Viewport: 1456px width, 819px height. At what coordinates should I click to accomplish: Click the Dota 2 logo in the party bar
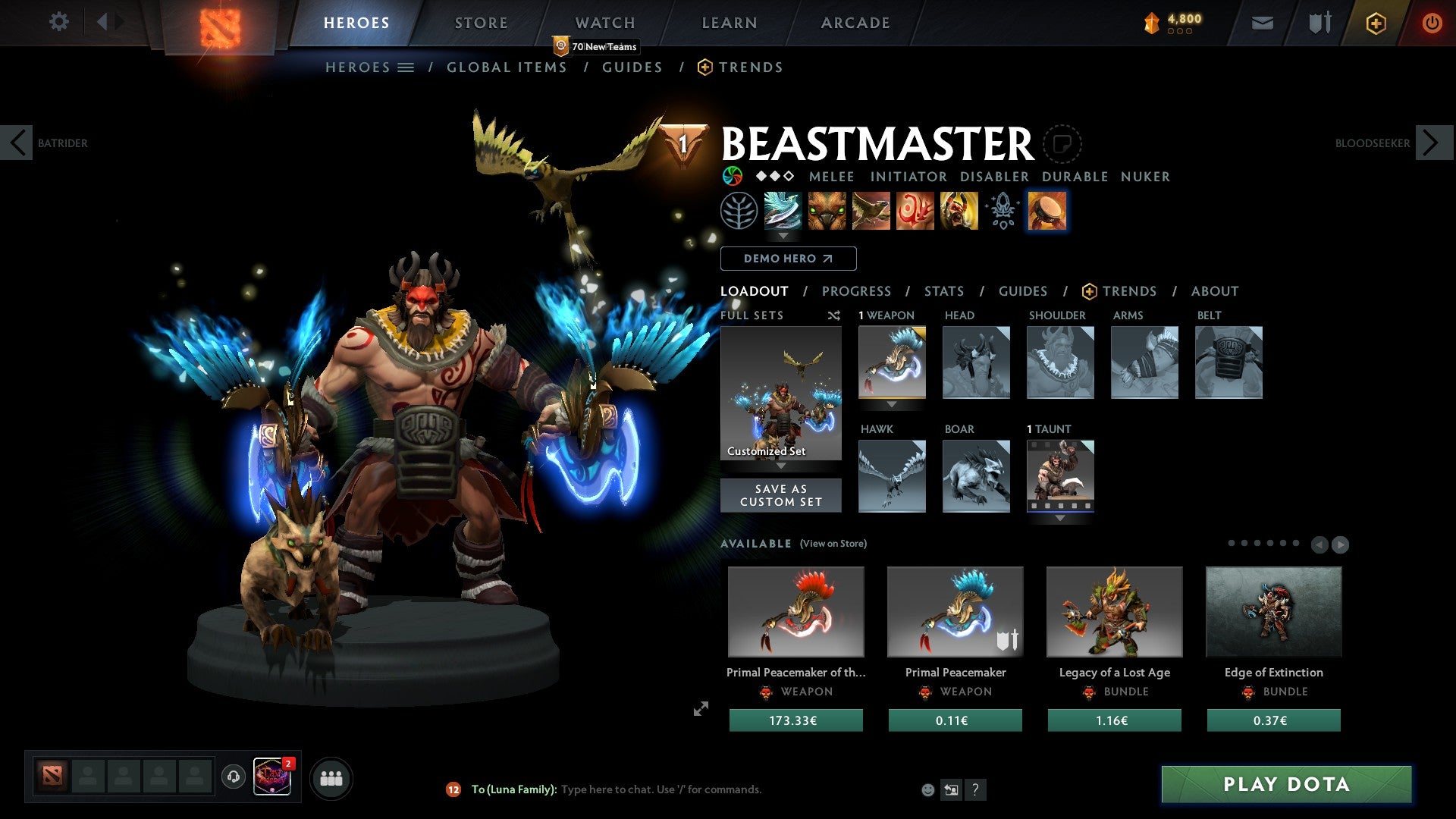click(52, 777)
